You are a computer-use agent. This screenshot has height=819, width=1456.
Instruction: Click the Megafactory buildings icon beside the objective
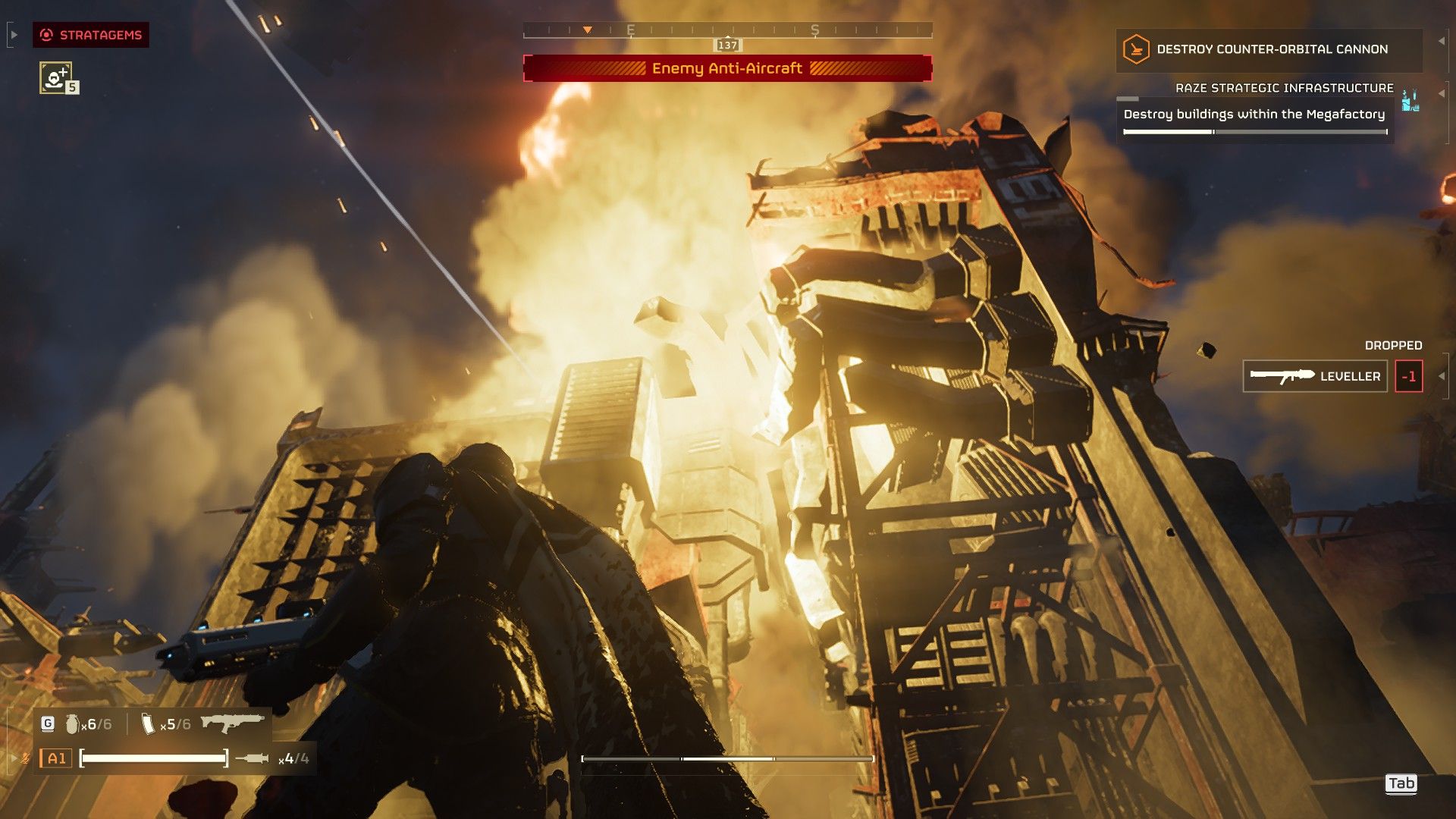pyautogui.click(x=1410, y=100)
